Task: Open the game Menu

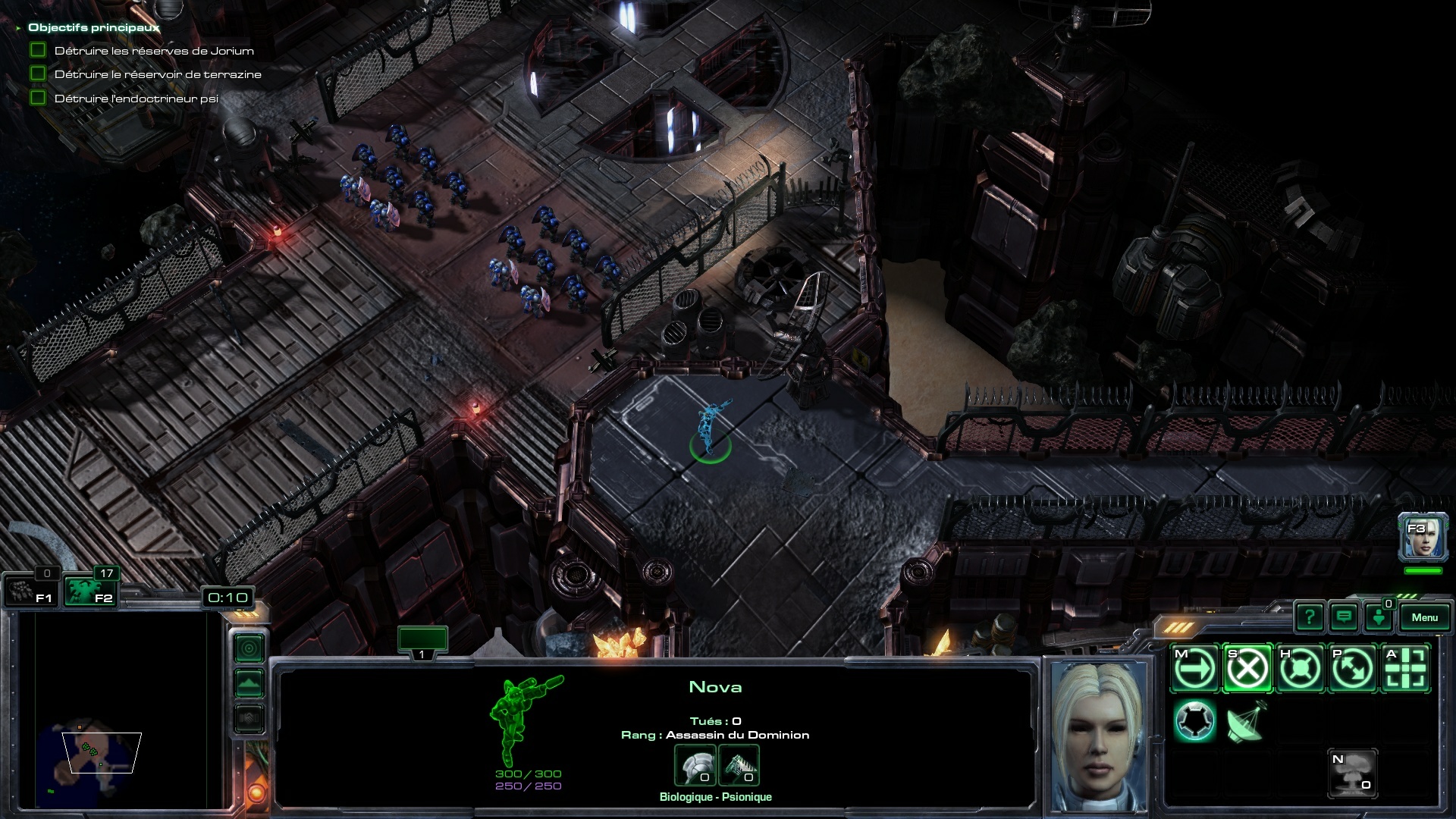Action: pos(1424,617)
